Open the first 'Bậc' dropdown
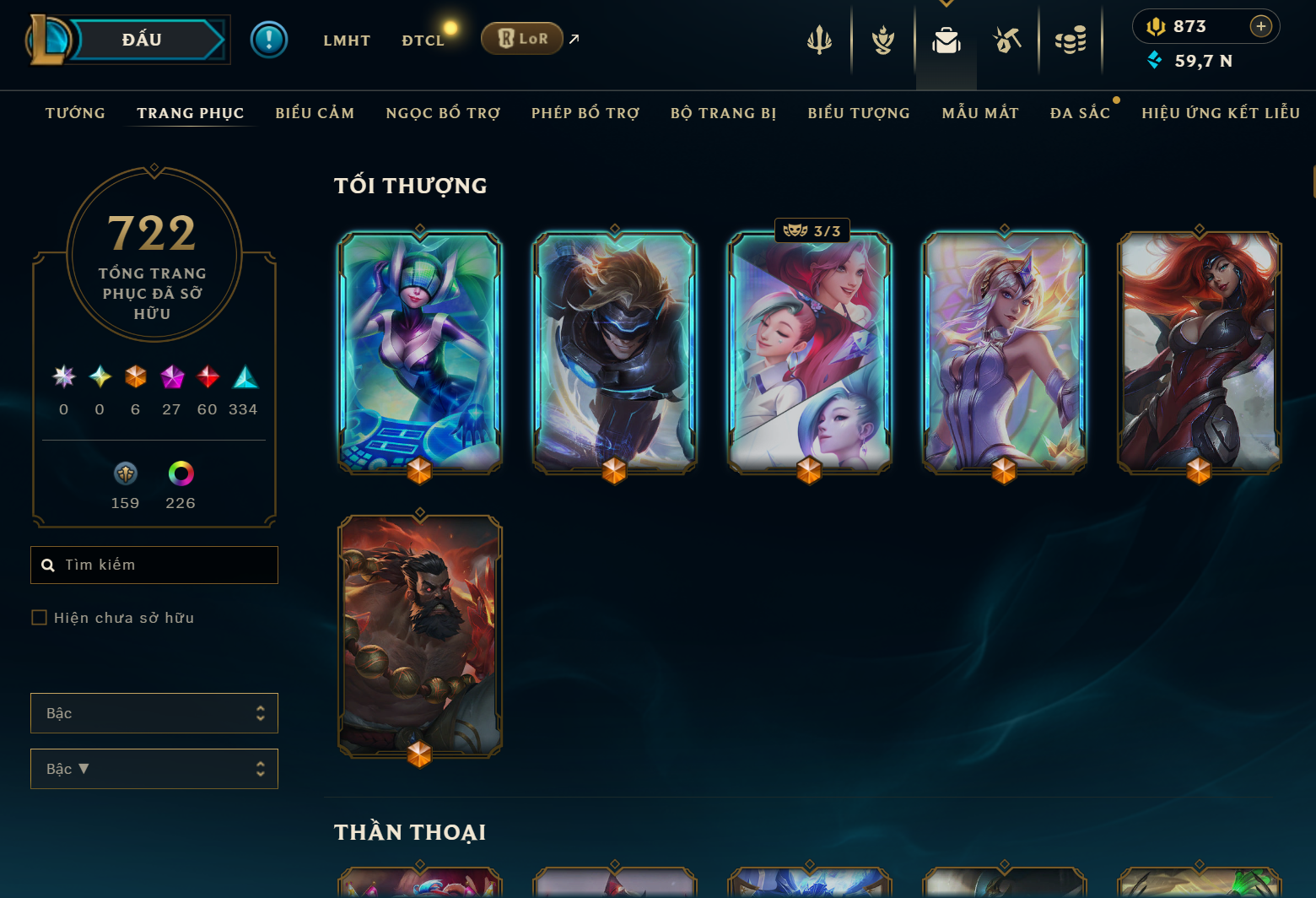Image resolution: width=1316 pixels, height=898 pixels. click(x=154, y=713)
